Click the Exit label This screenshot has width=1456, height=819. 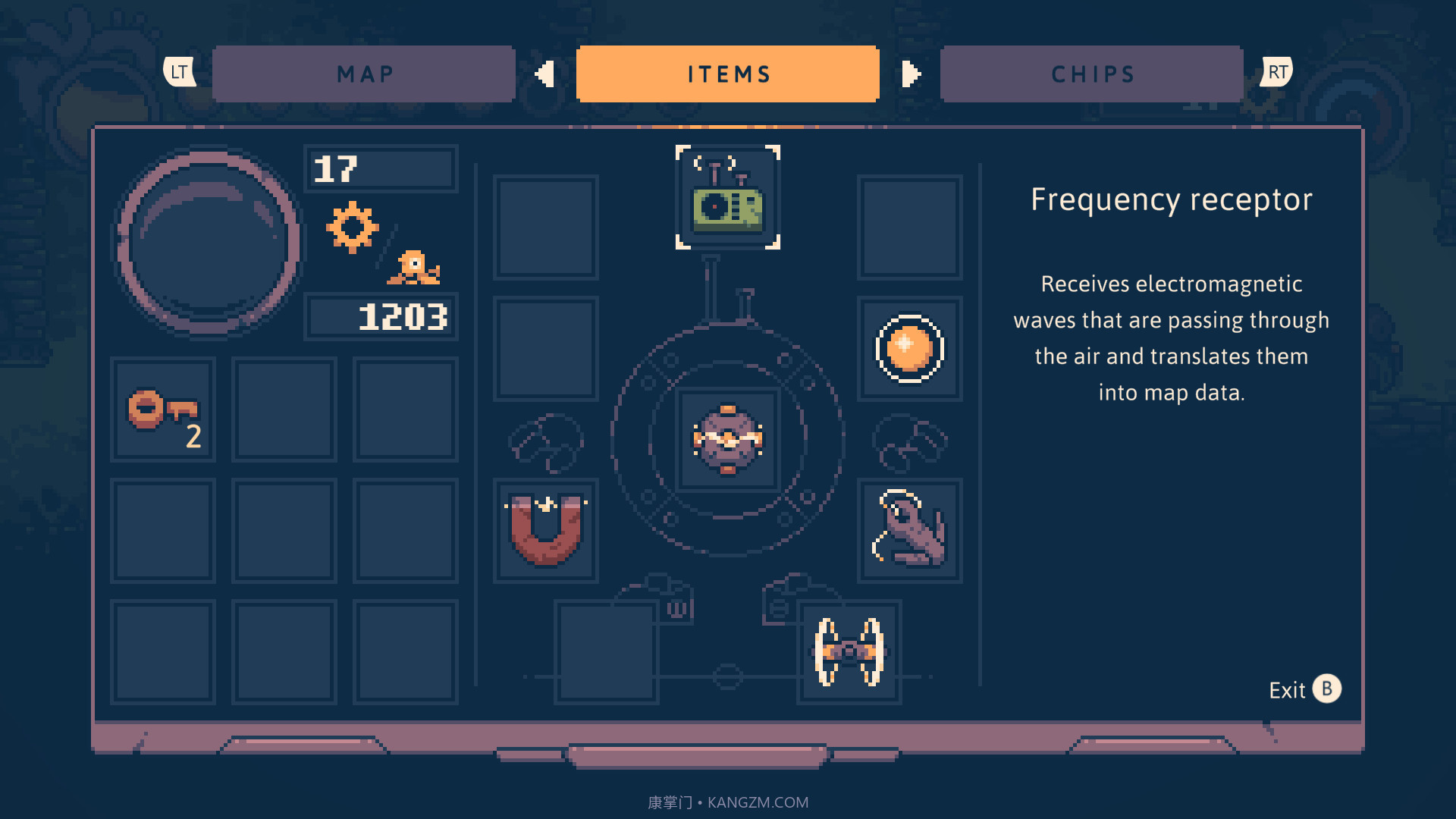click(x=1287, y=690)
